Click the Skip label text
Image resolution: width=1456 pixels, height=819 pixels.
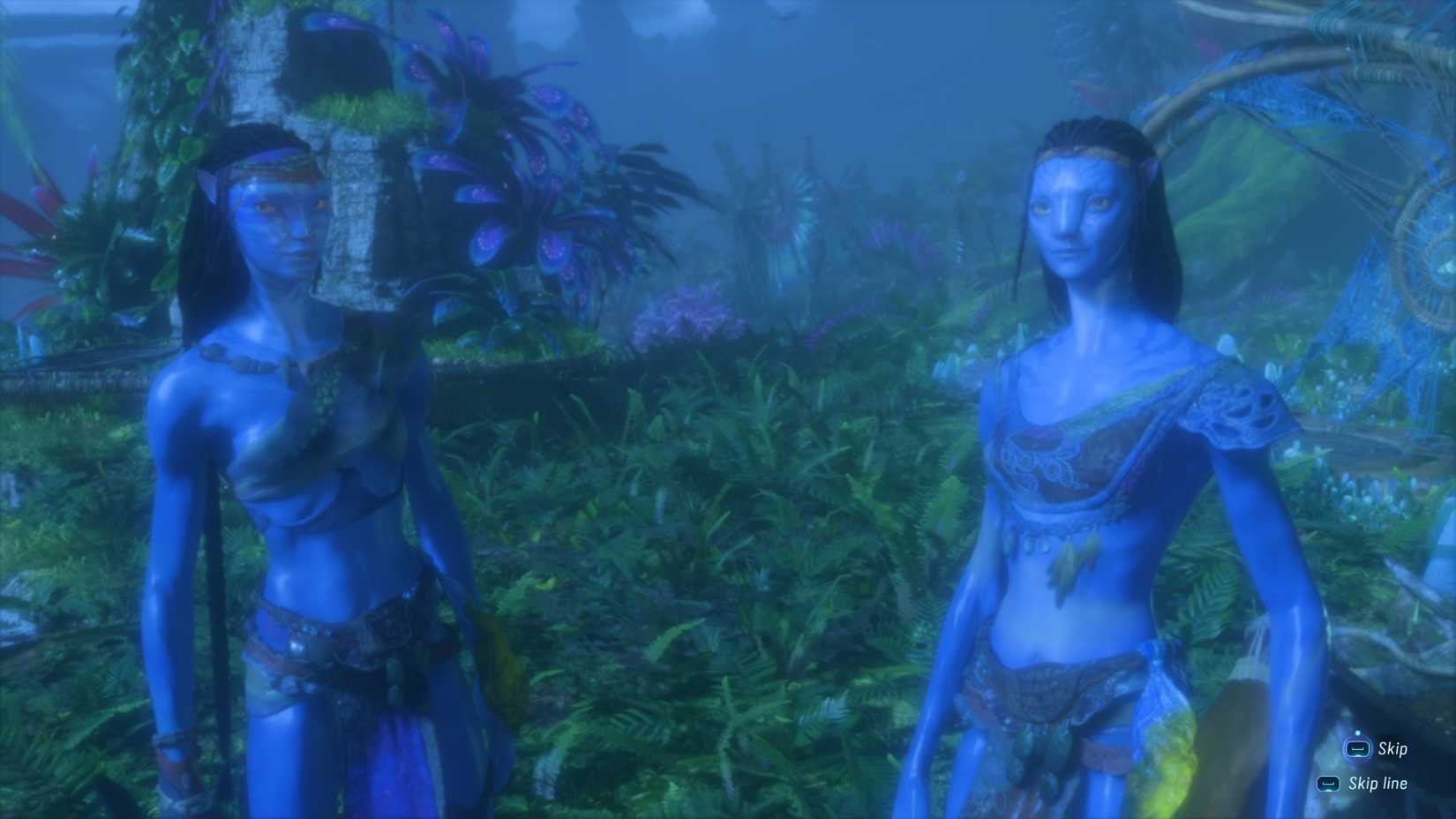click(1392, 748)
